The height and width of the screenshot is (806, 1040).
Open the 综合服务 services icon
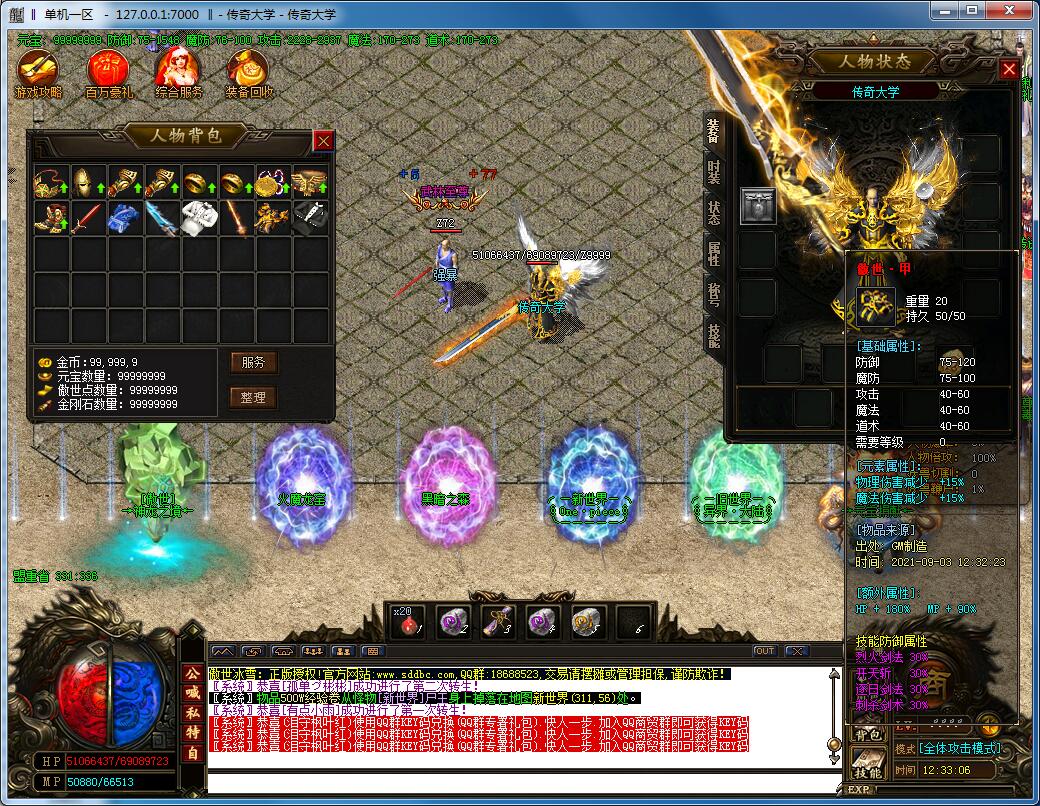[x=179, y=72]
